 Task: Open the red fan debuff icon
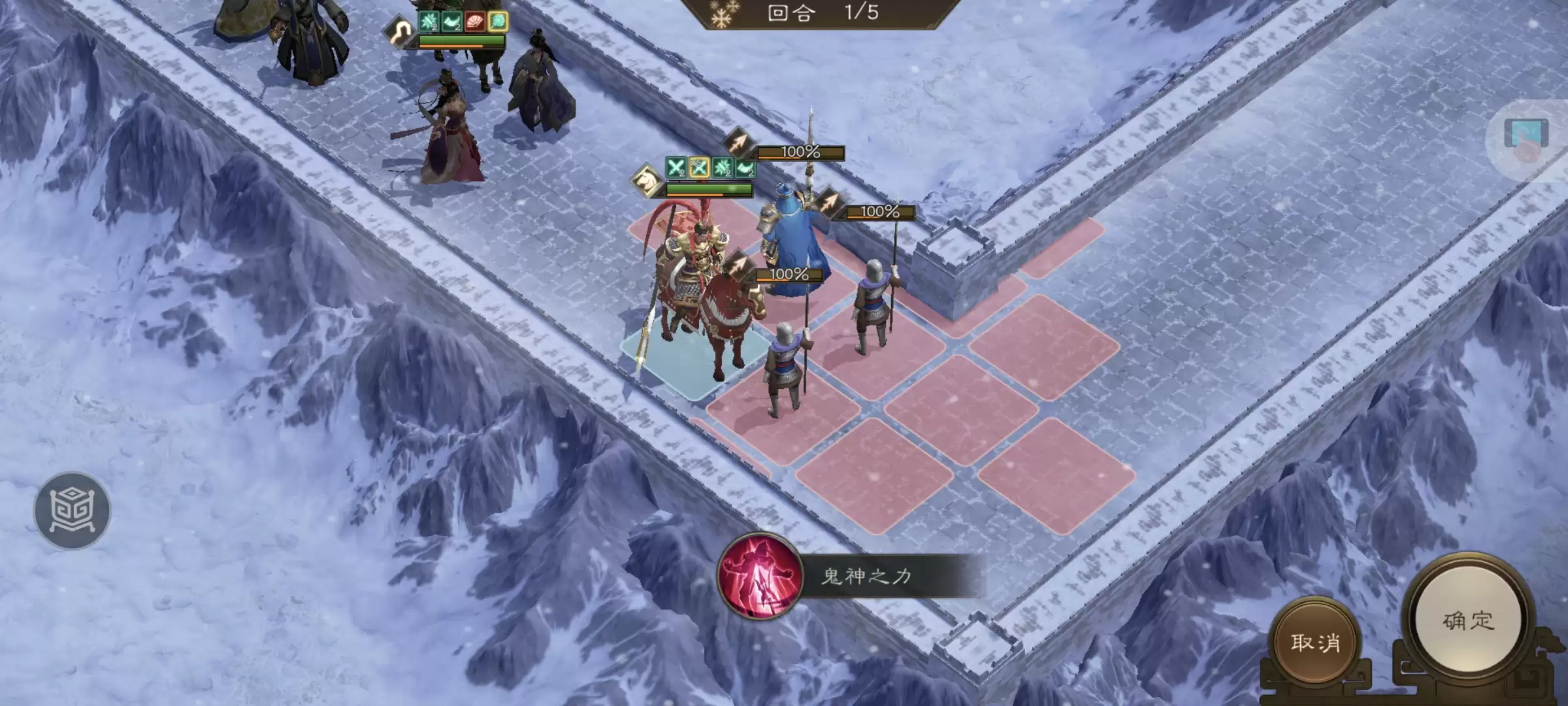tap(475, 21)
